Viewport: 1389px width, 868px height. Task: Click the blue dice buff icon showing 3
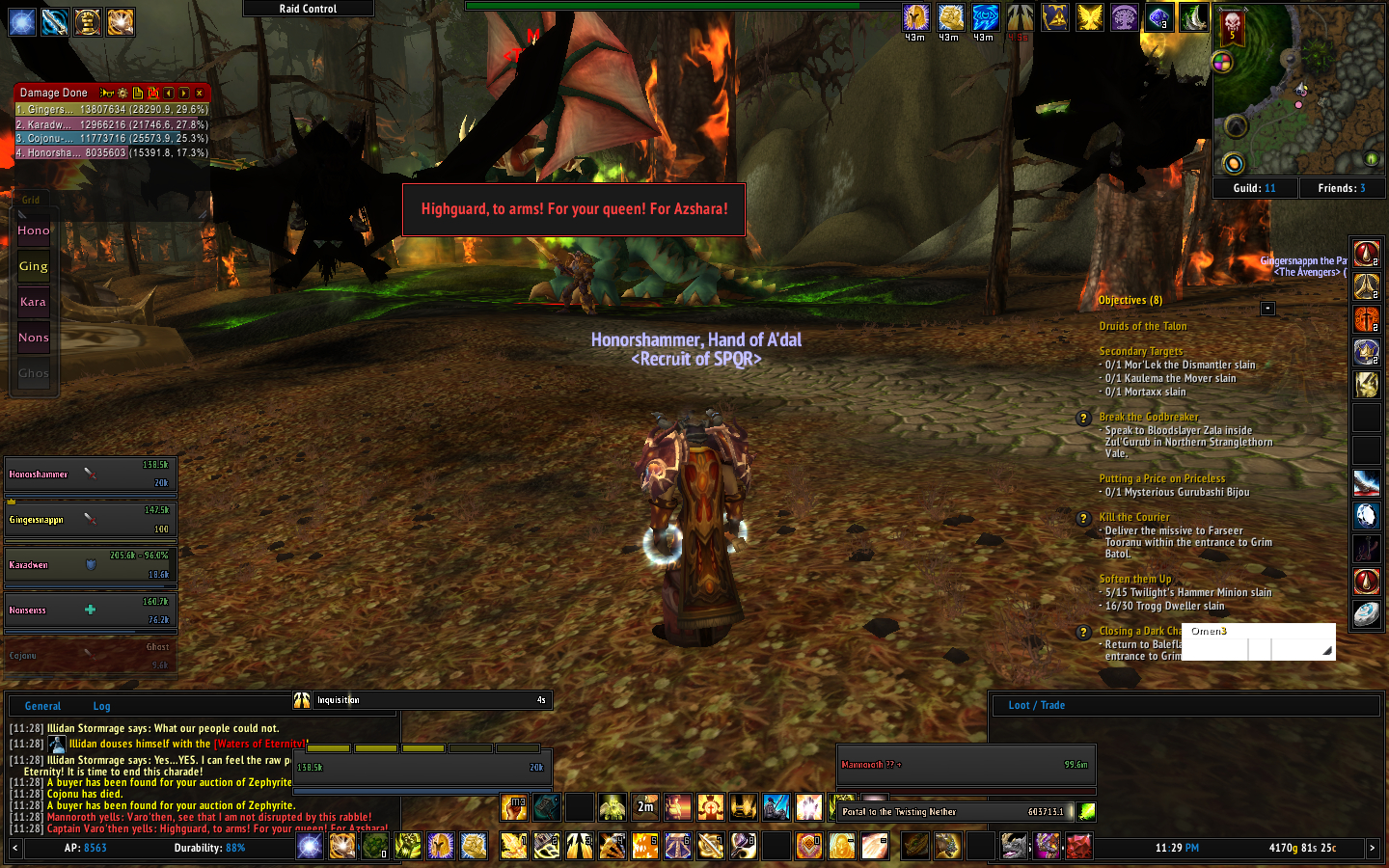click(1159, 17)
